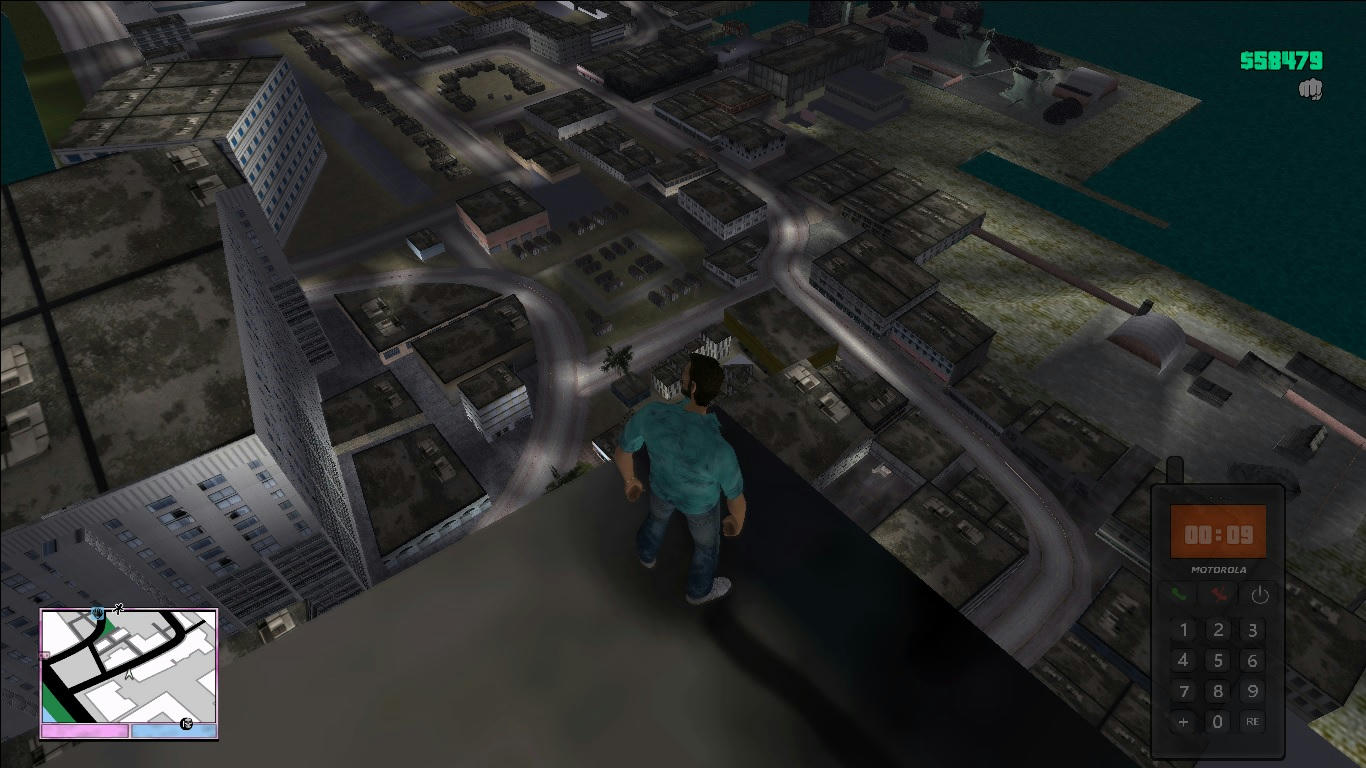This screenshot has width=1366, height=768.
Task: Click the crosshair marker above the radar
Action: click(x=118, y=608)
